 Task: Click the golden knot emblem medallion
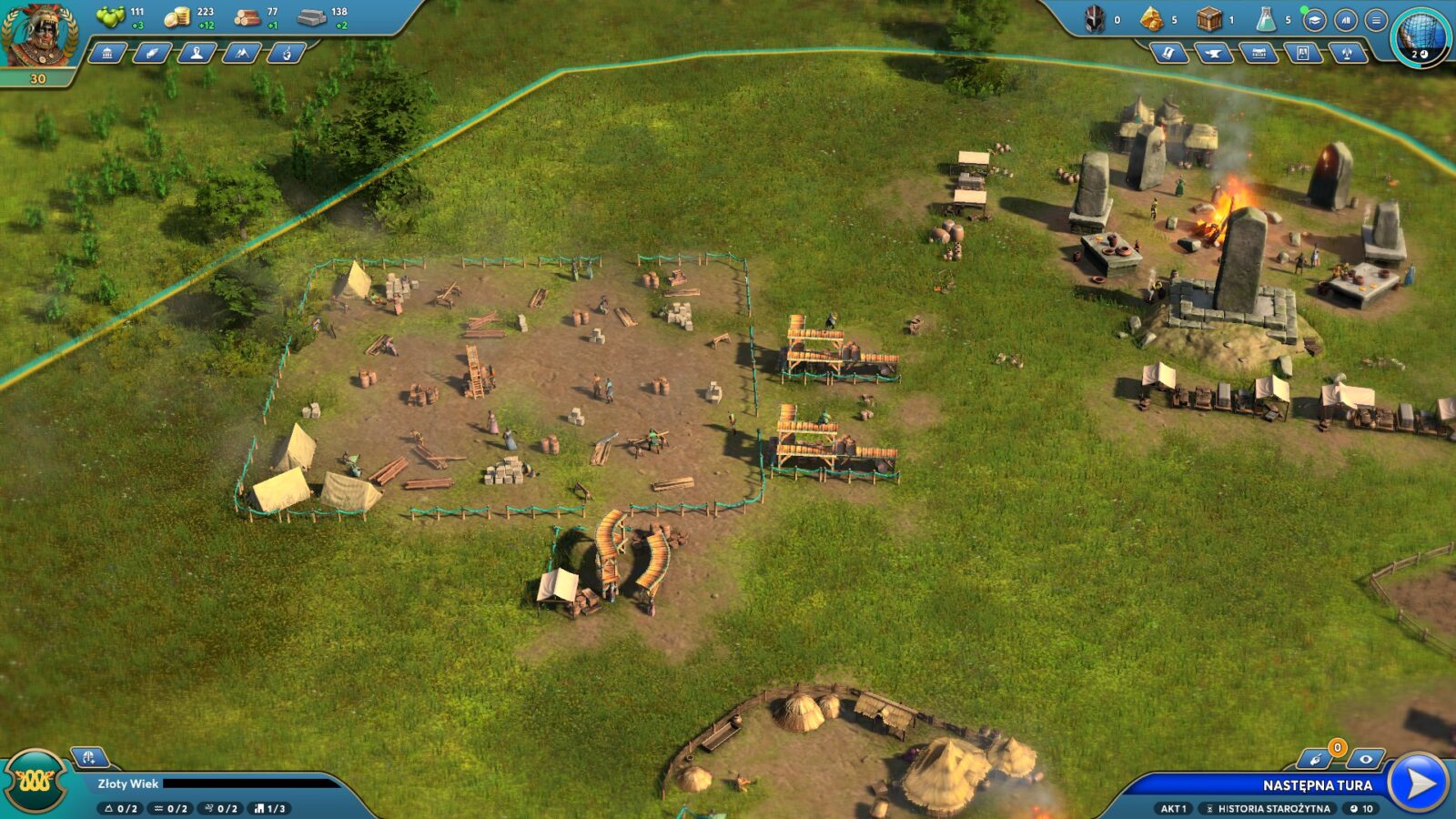coord(35,782)
